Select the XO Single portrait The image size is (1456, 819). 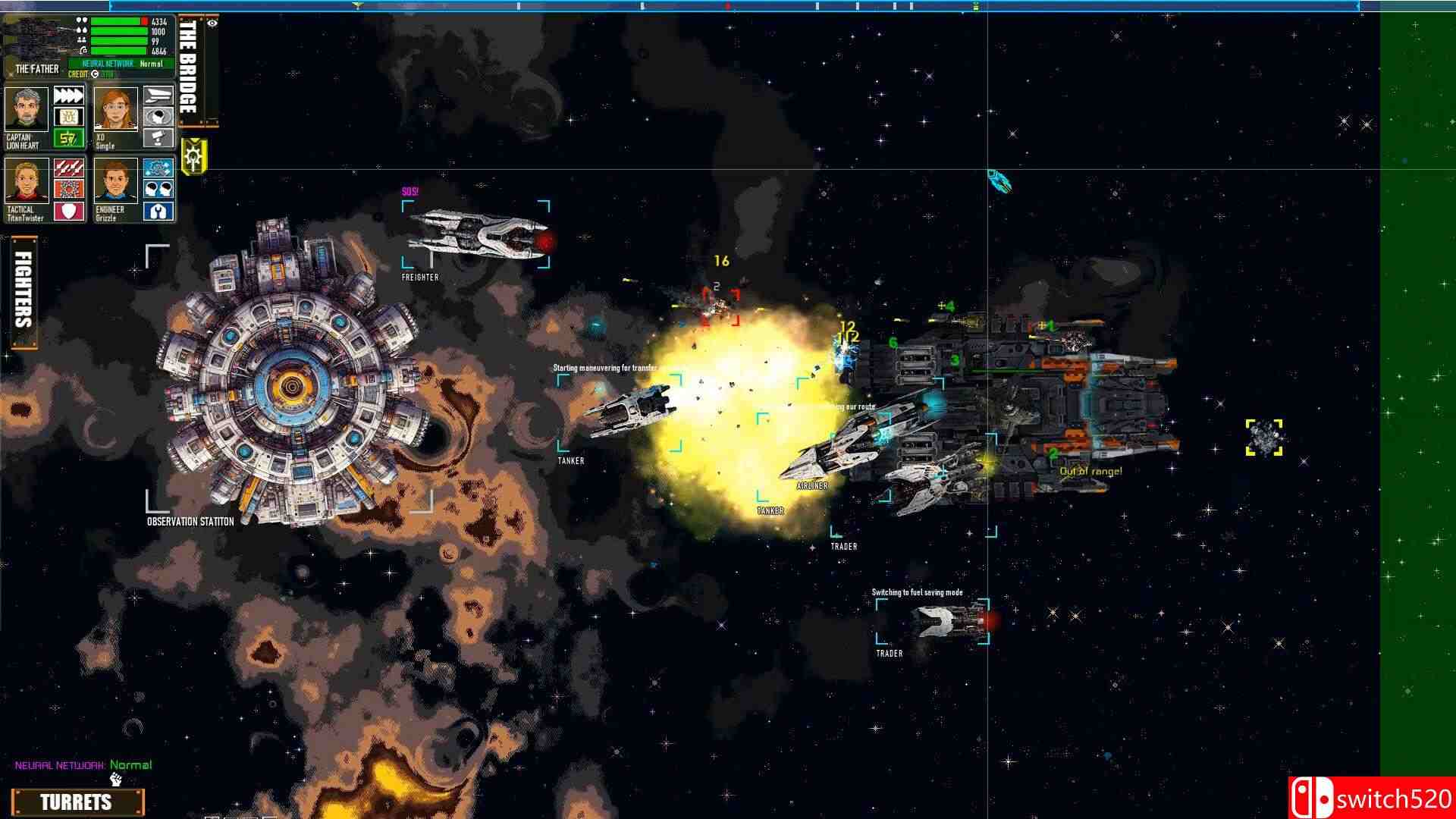[x=115, y=109]
